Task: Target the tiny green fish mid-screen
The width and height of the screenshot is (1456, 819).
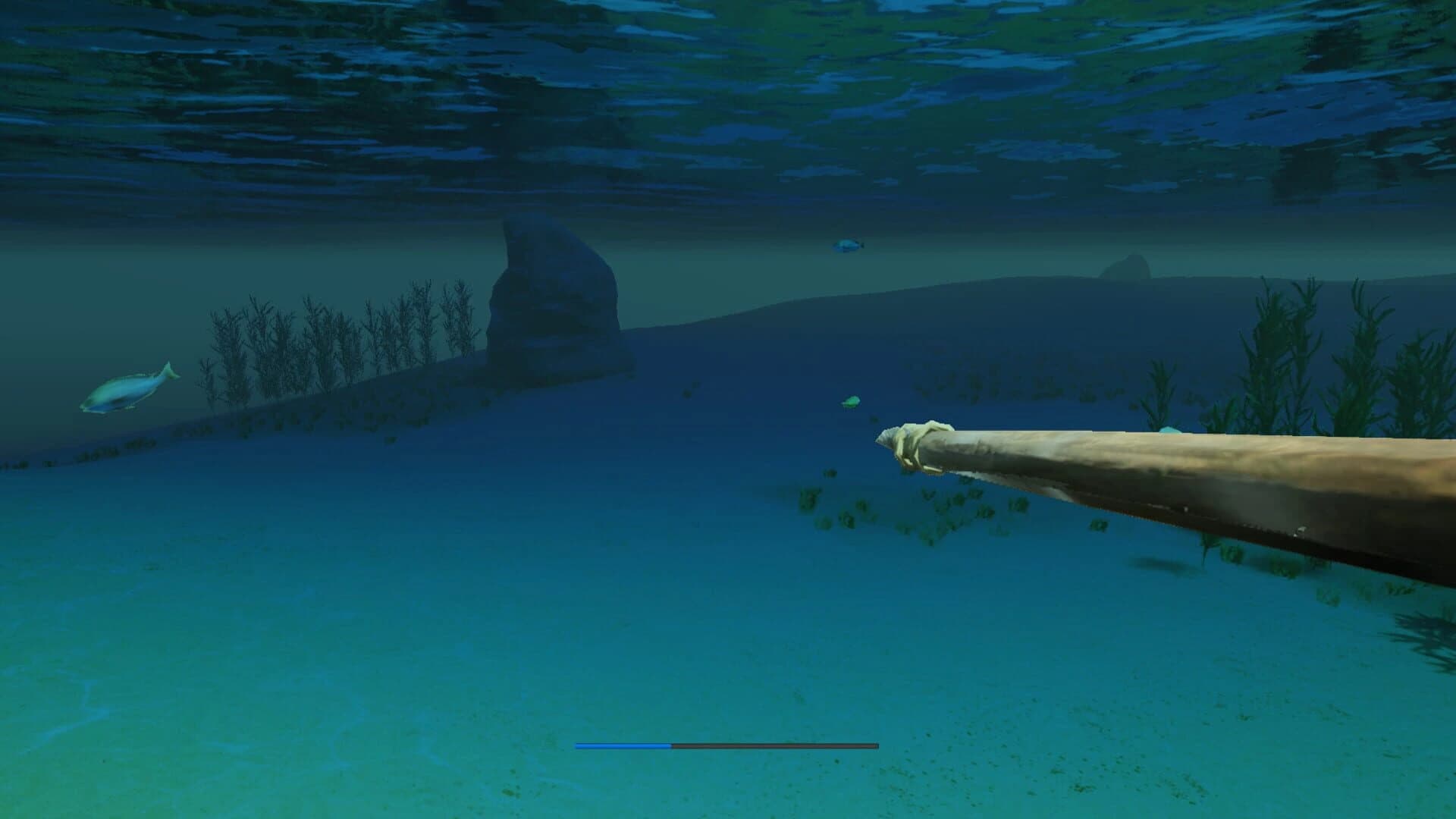Action: coord(849,400)
